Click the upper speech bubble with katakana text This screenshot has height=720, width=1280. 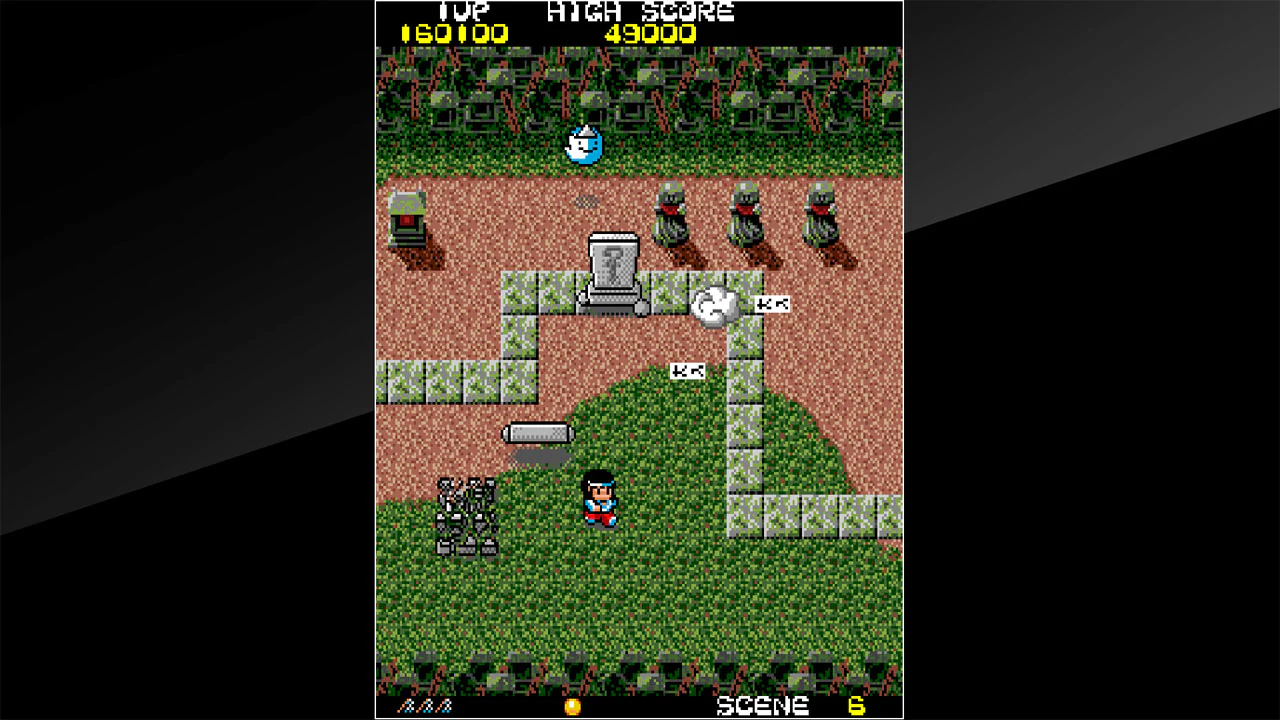click(x=771, y=303)
